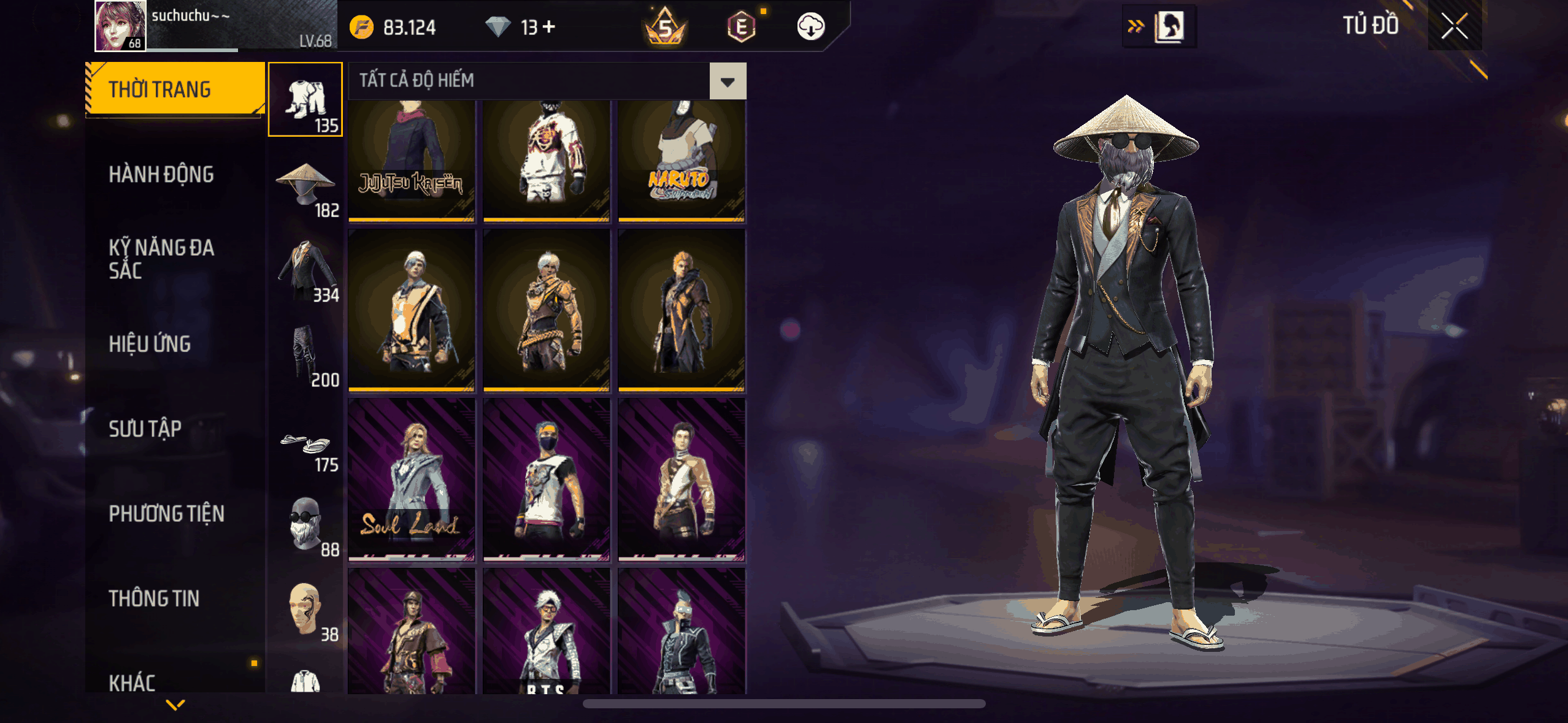Choose the Naruto outfit thumbnail

tap(682, 161)
